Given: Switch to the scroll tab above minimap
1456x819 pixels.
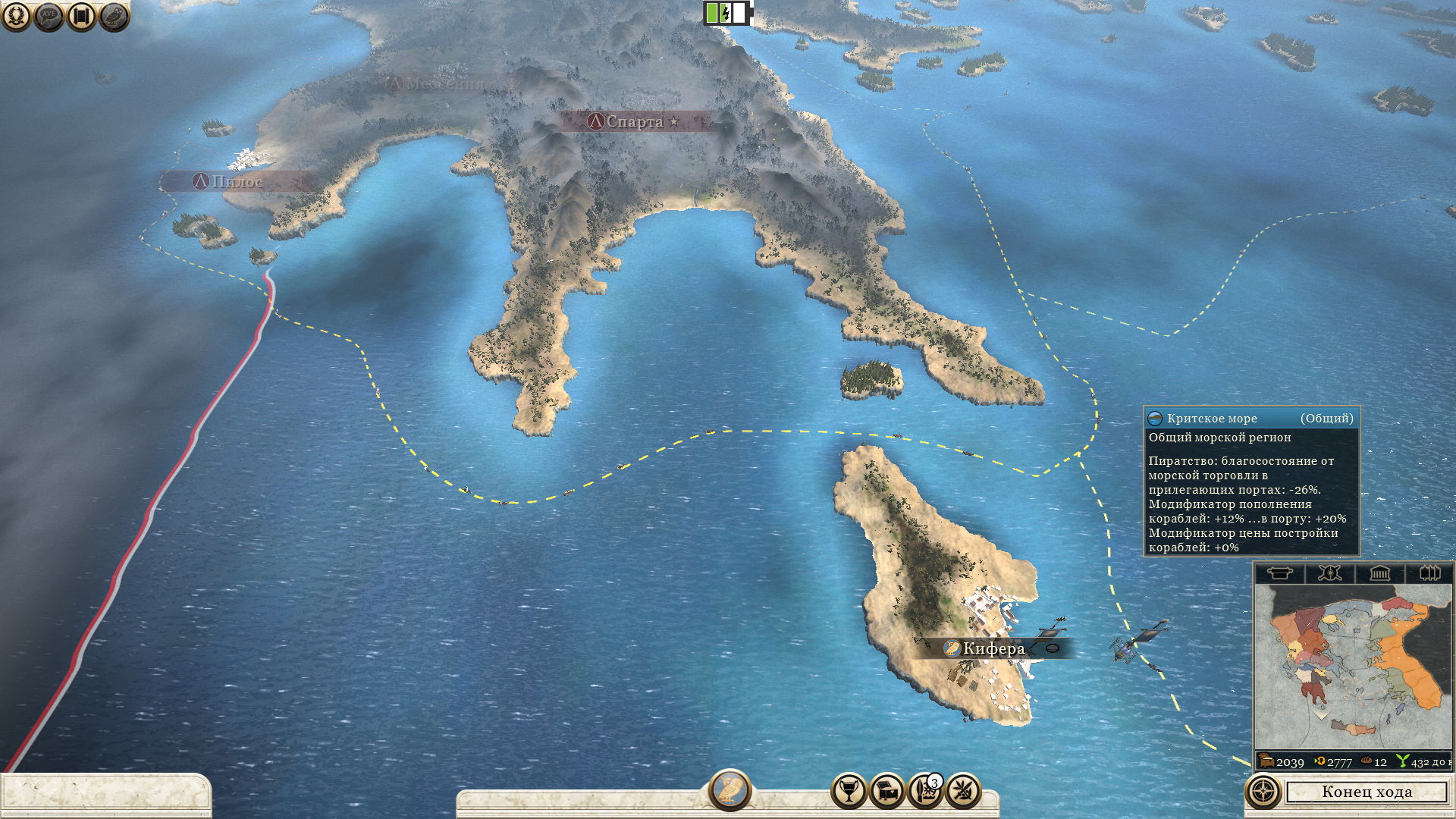Looking at the screenshot, I should 1279,573.
